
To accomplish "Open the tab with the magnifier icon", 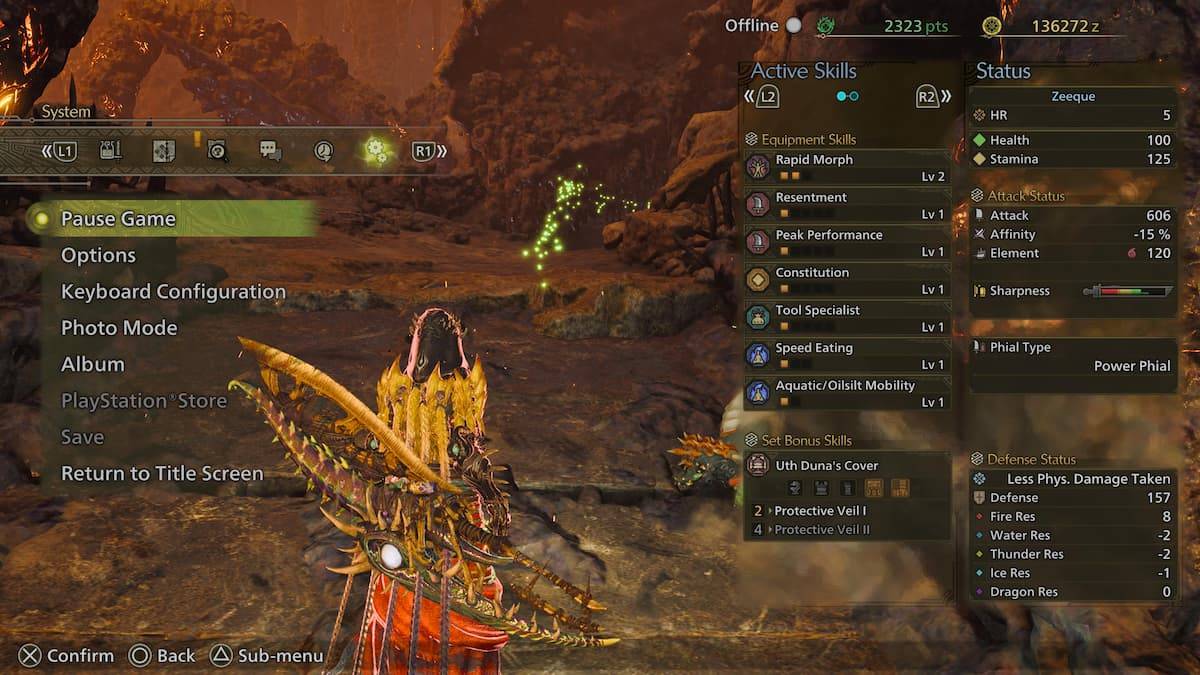I will coord(217,151).
